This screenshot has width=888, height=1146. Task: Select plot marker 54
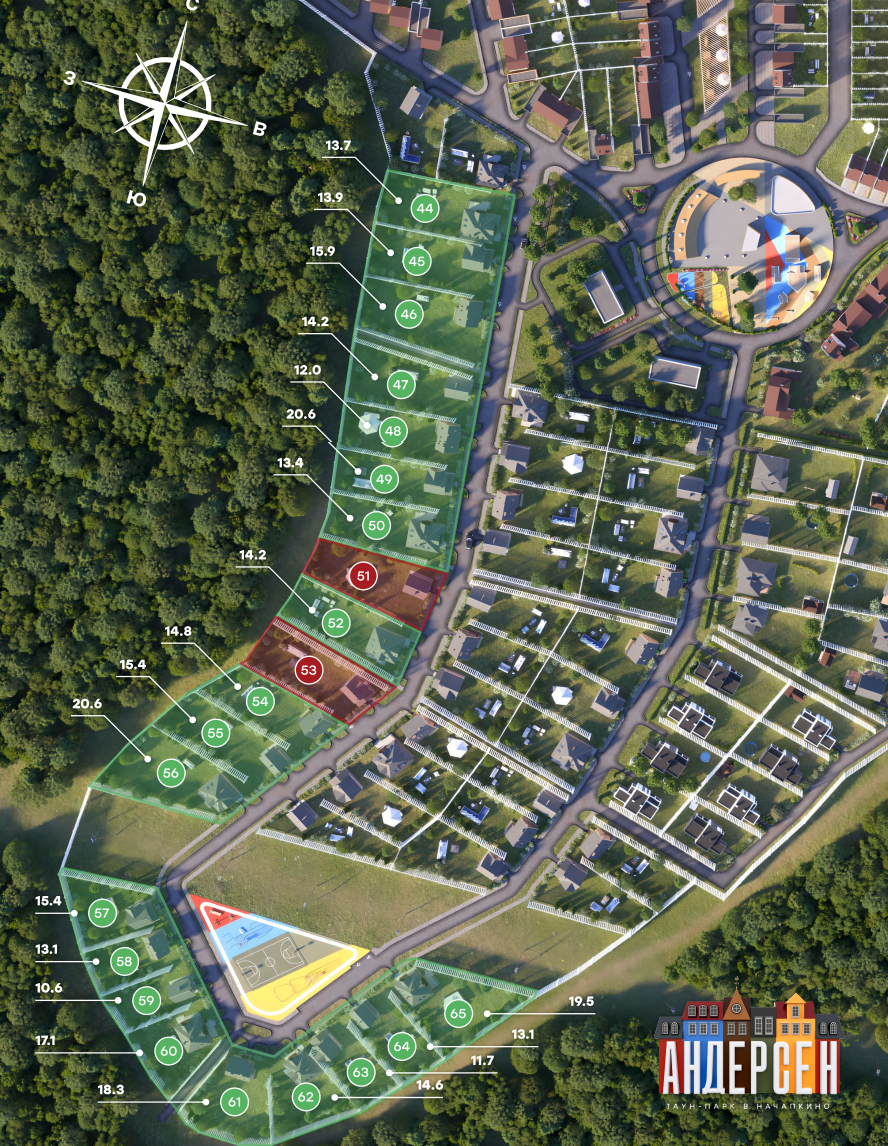pos(261,702)
